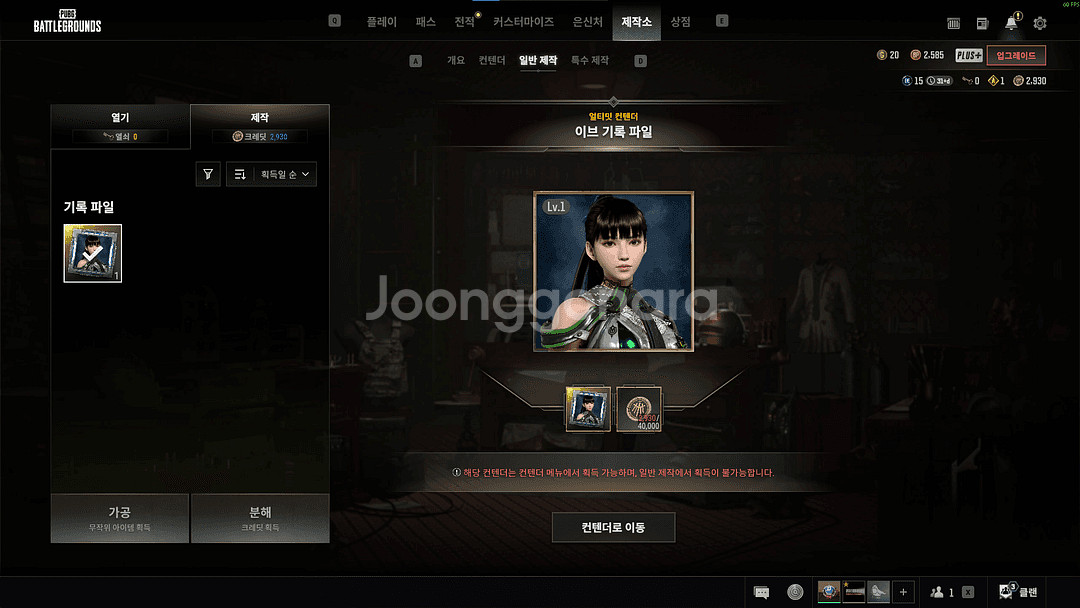
Task: Switch to the 개요 sub-tab
Action: coord(456,61)
